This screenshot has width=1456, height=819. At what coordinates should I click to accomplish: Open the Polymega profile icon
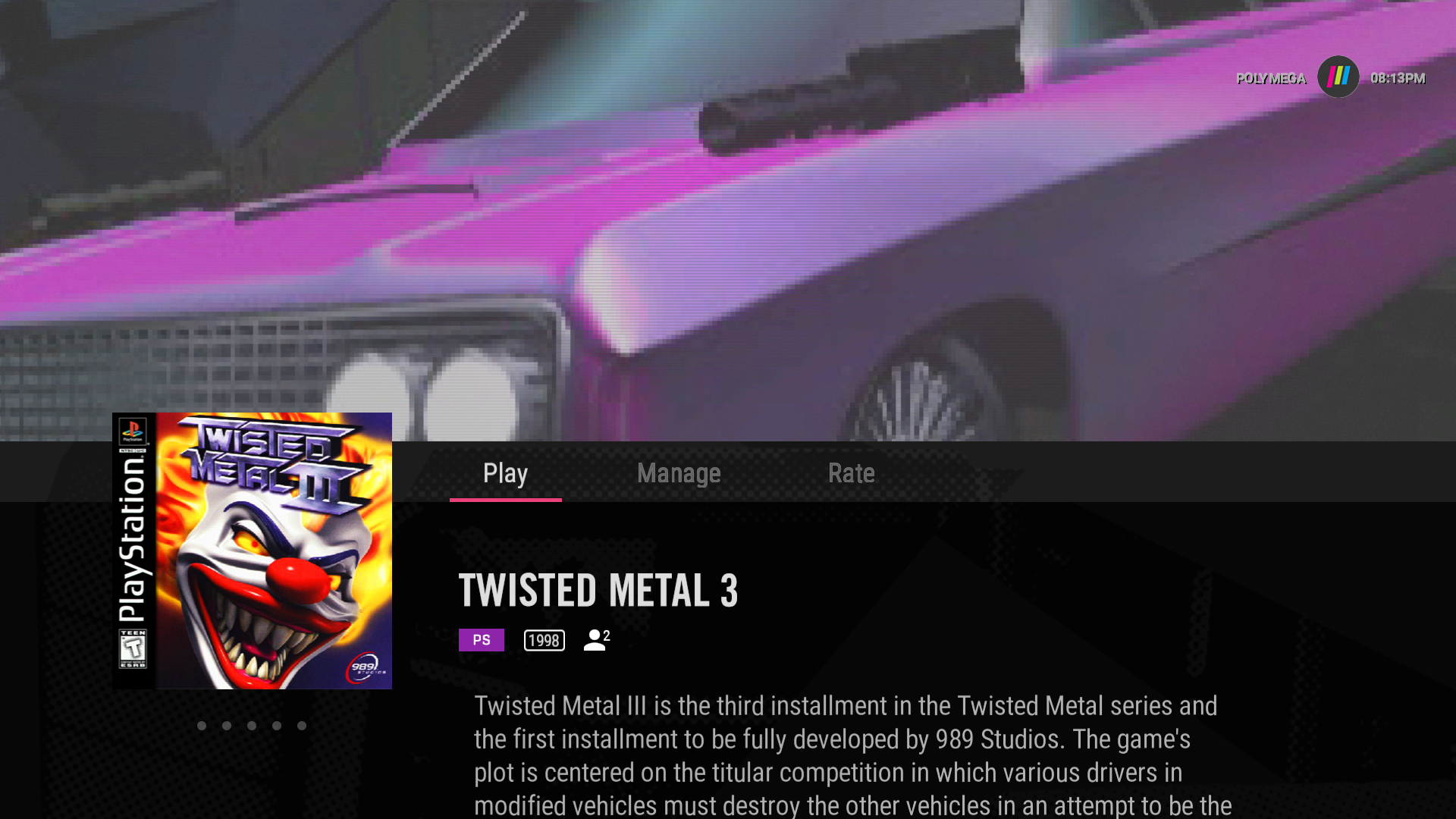pos(1338,77)
